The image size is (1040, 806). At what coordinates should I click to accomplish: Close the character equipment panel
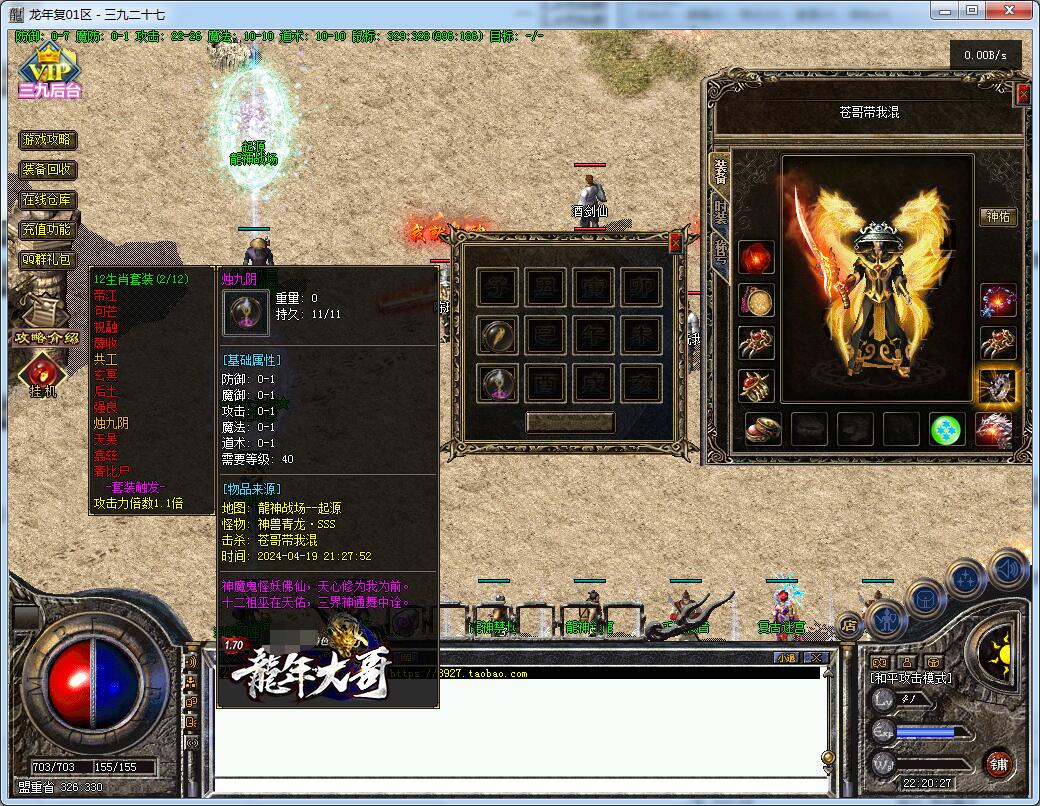(x=1022, y=95)
